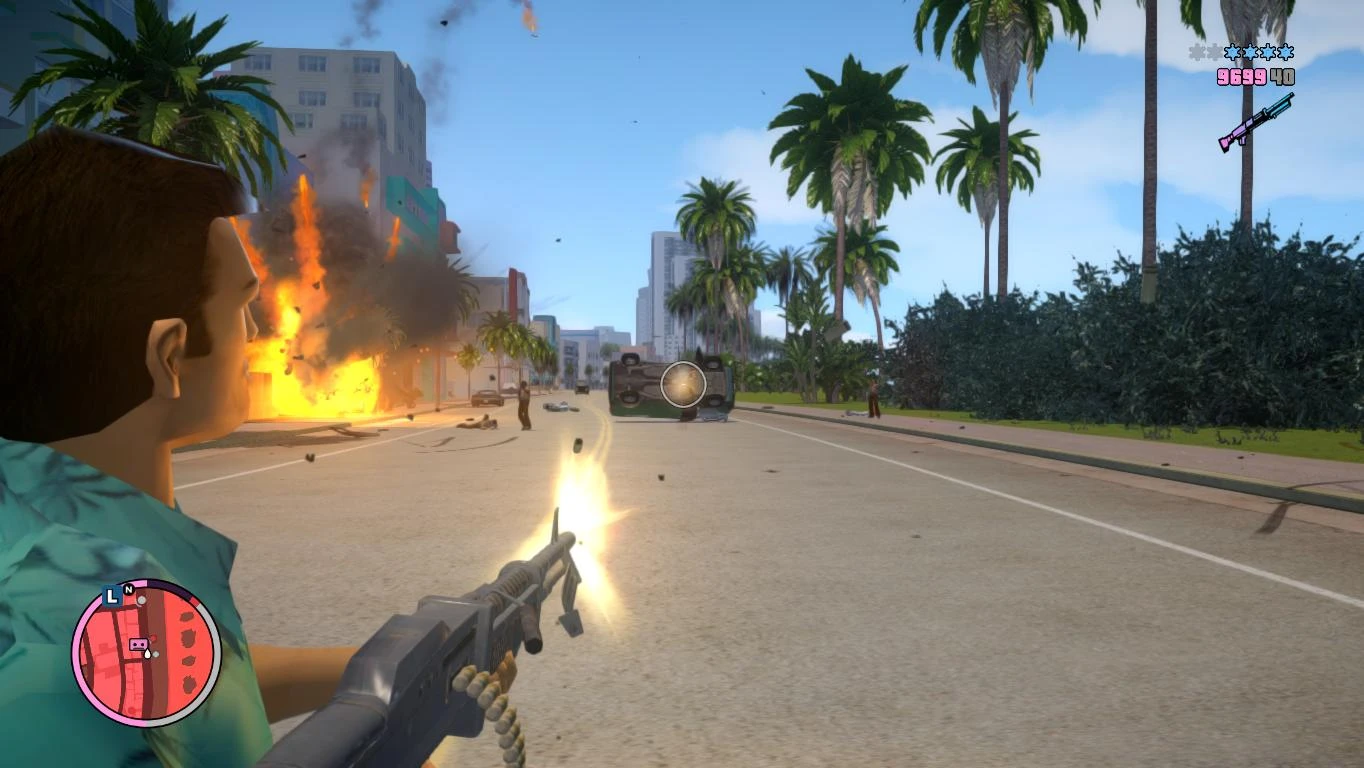1364x768 pixels.
Task: Click the pink player blip on the radar
Action: coord(138,644)
